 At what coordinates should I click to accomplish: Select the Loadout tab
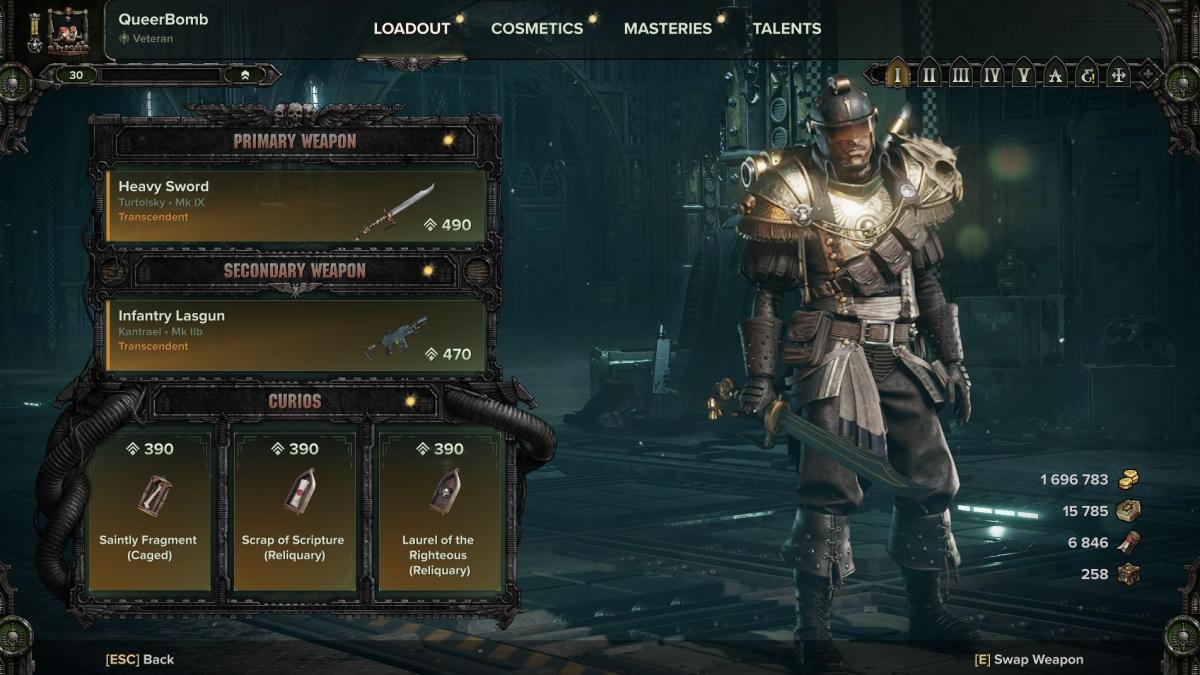point(411,28)
